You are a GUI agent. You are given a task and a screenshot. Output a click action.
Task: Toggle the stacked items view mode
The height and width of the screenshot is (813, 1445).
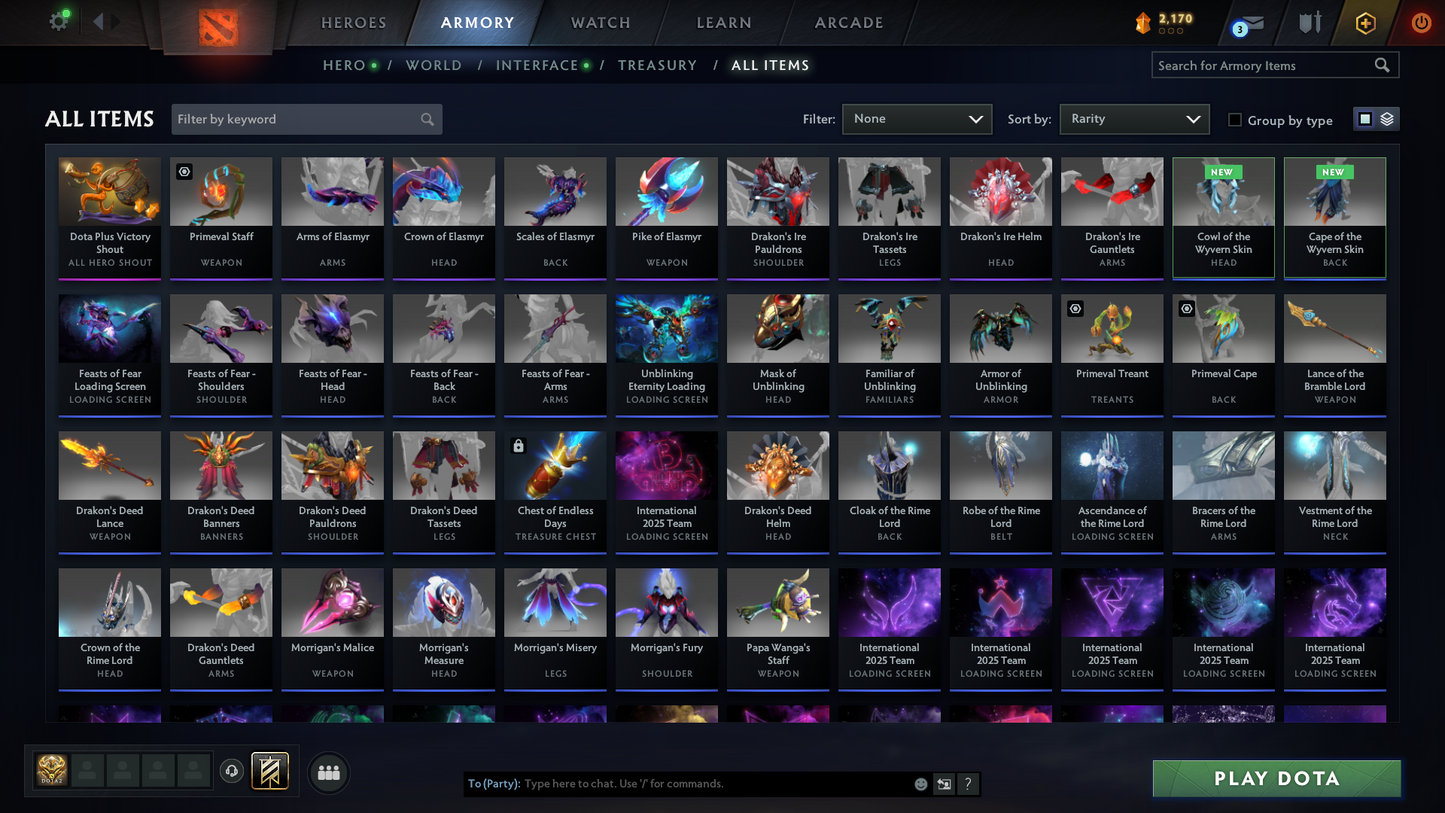(x=1386, y=118)
